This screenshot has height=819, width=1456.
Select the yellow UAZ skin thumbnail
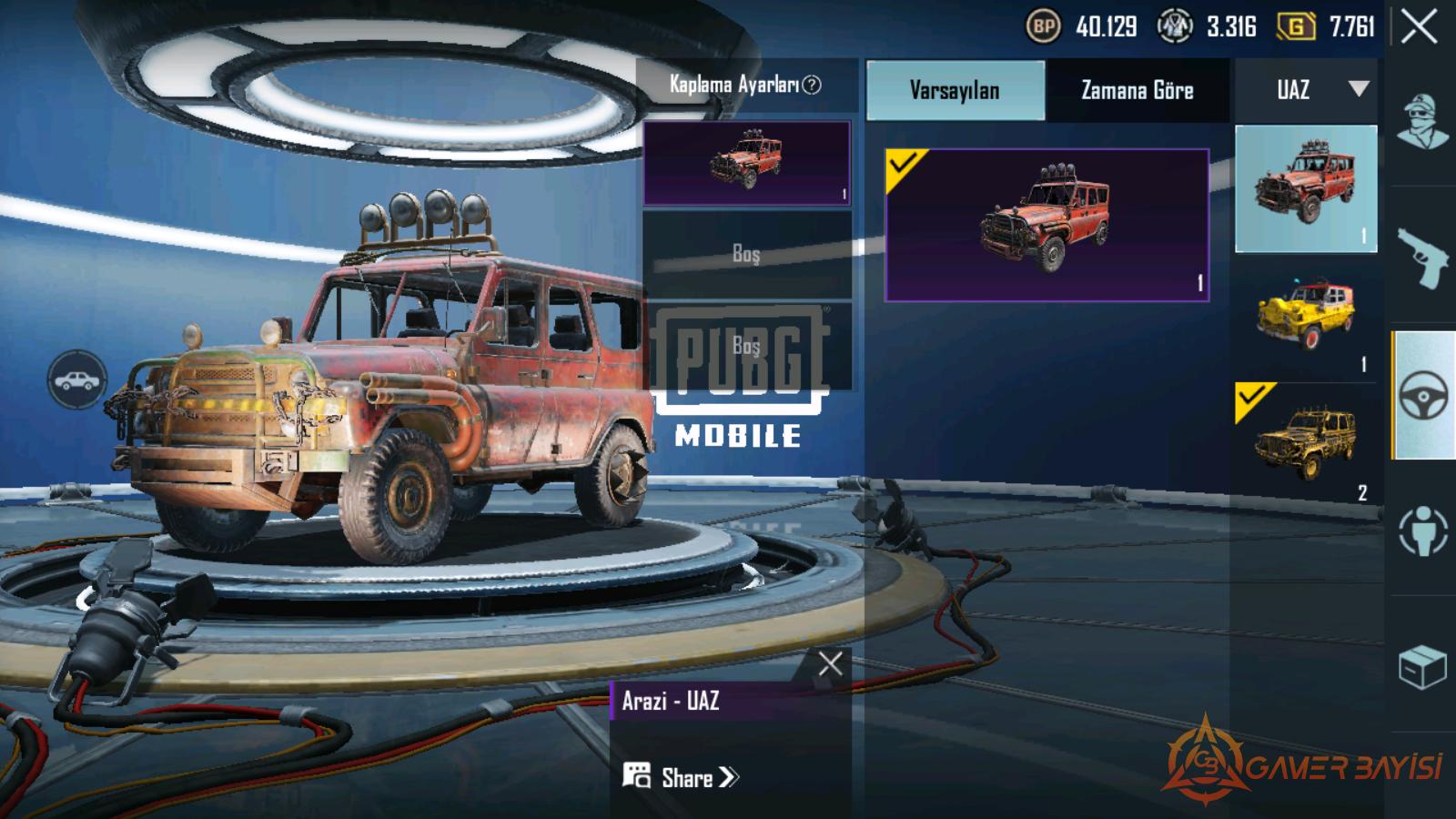click(1306, 315)
